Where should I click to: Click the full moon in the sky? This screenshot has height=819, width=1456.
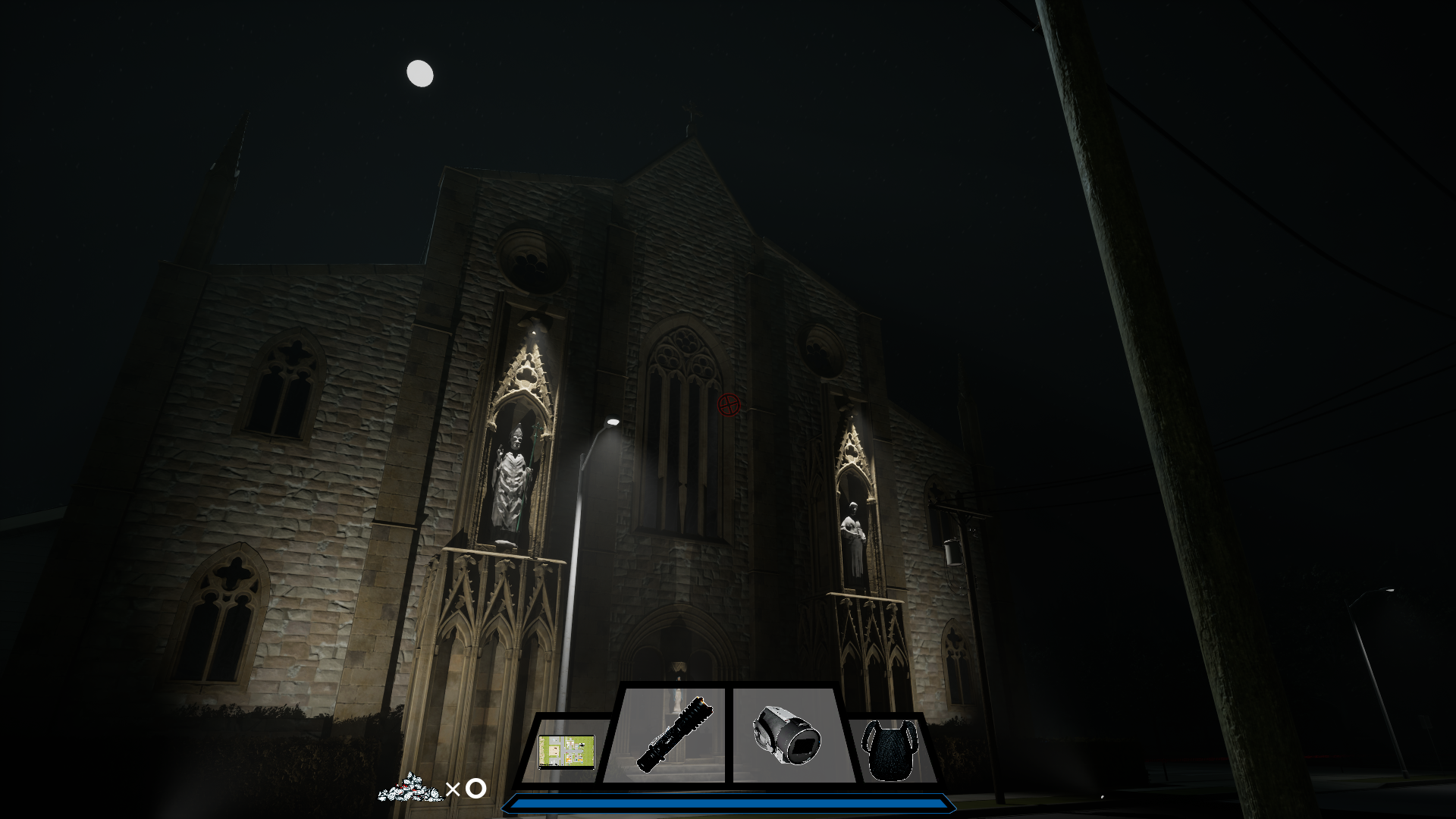419,73
